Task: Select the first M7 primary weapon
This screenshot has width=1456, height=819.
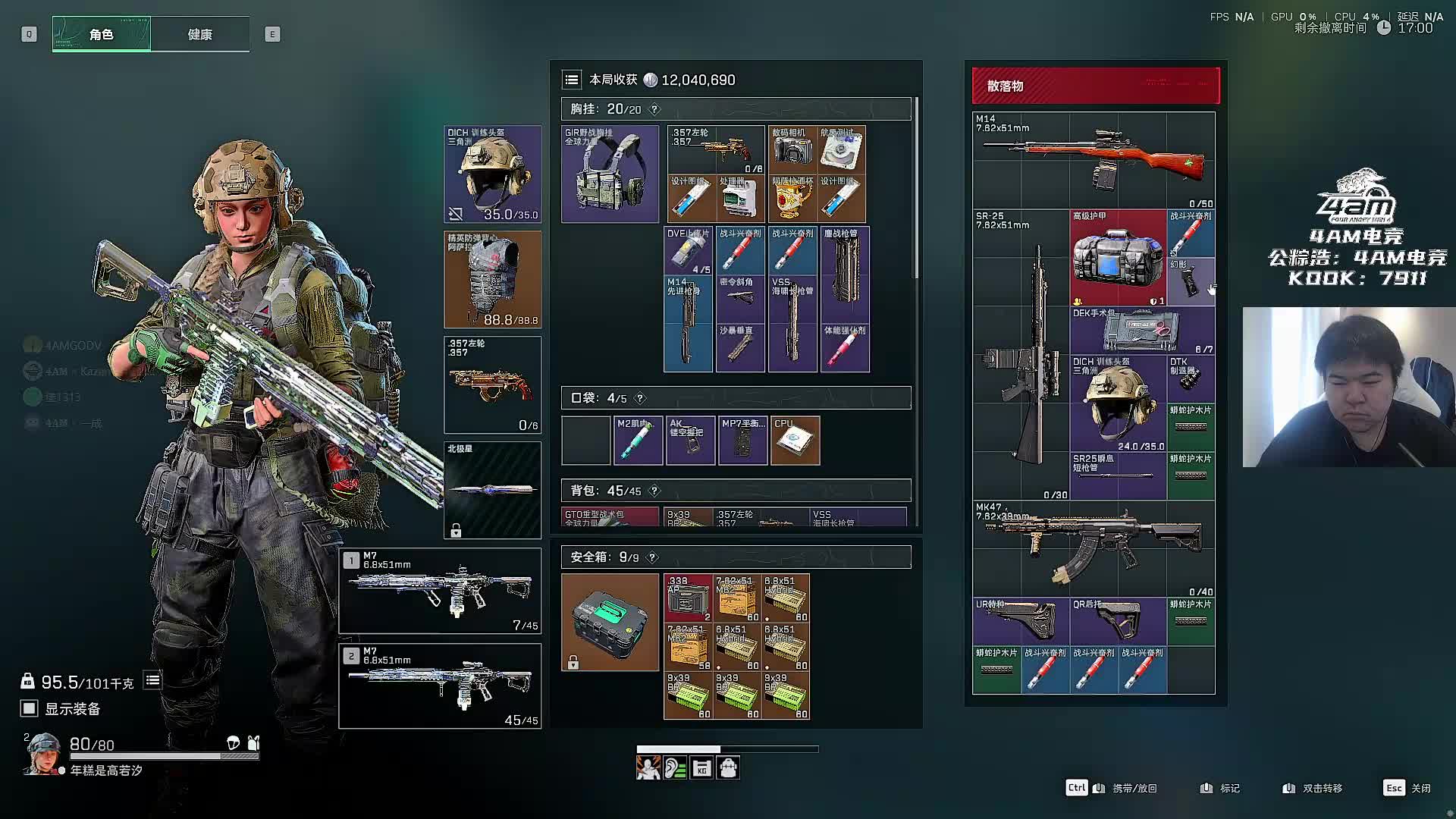Action: 440,591
